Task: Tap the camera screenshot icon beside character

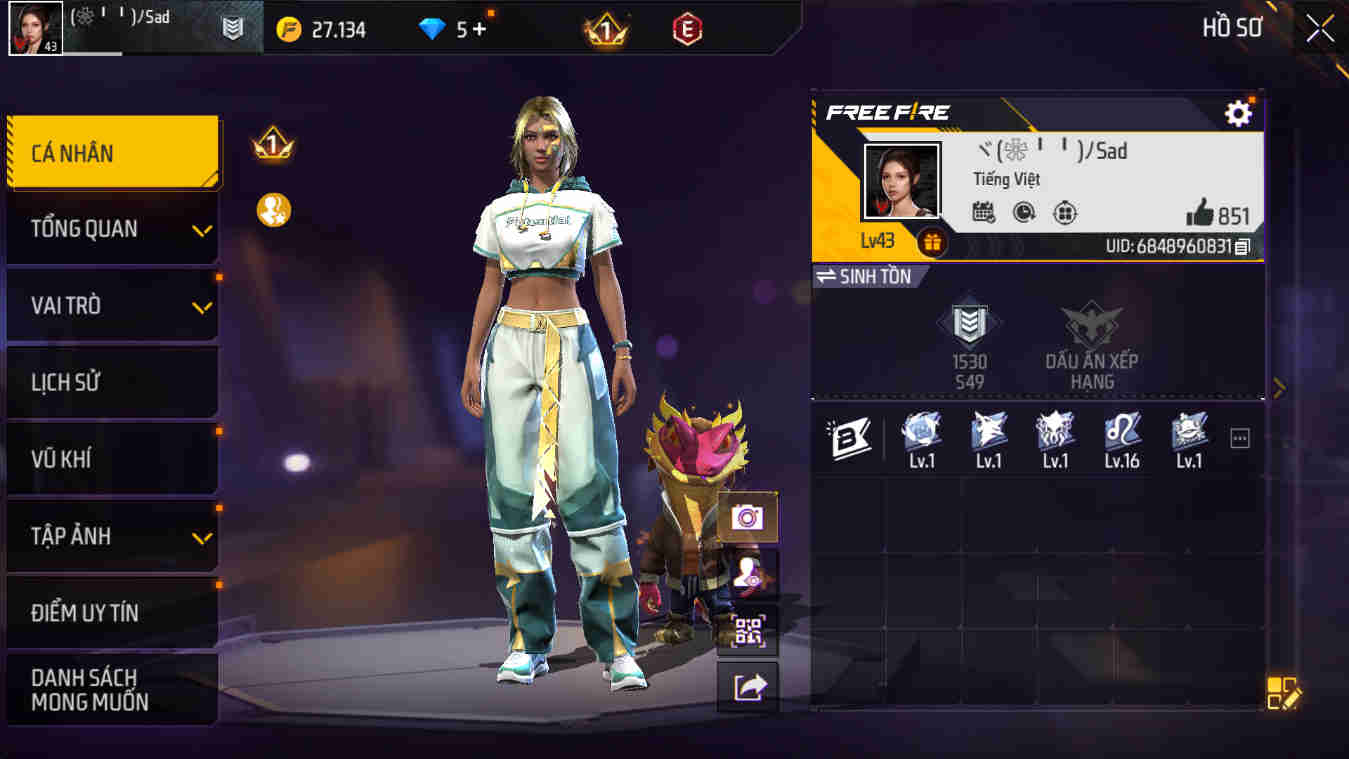Action: 746,519
